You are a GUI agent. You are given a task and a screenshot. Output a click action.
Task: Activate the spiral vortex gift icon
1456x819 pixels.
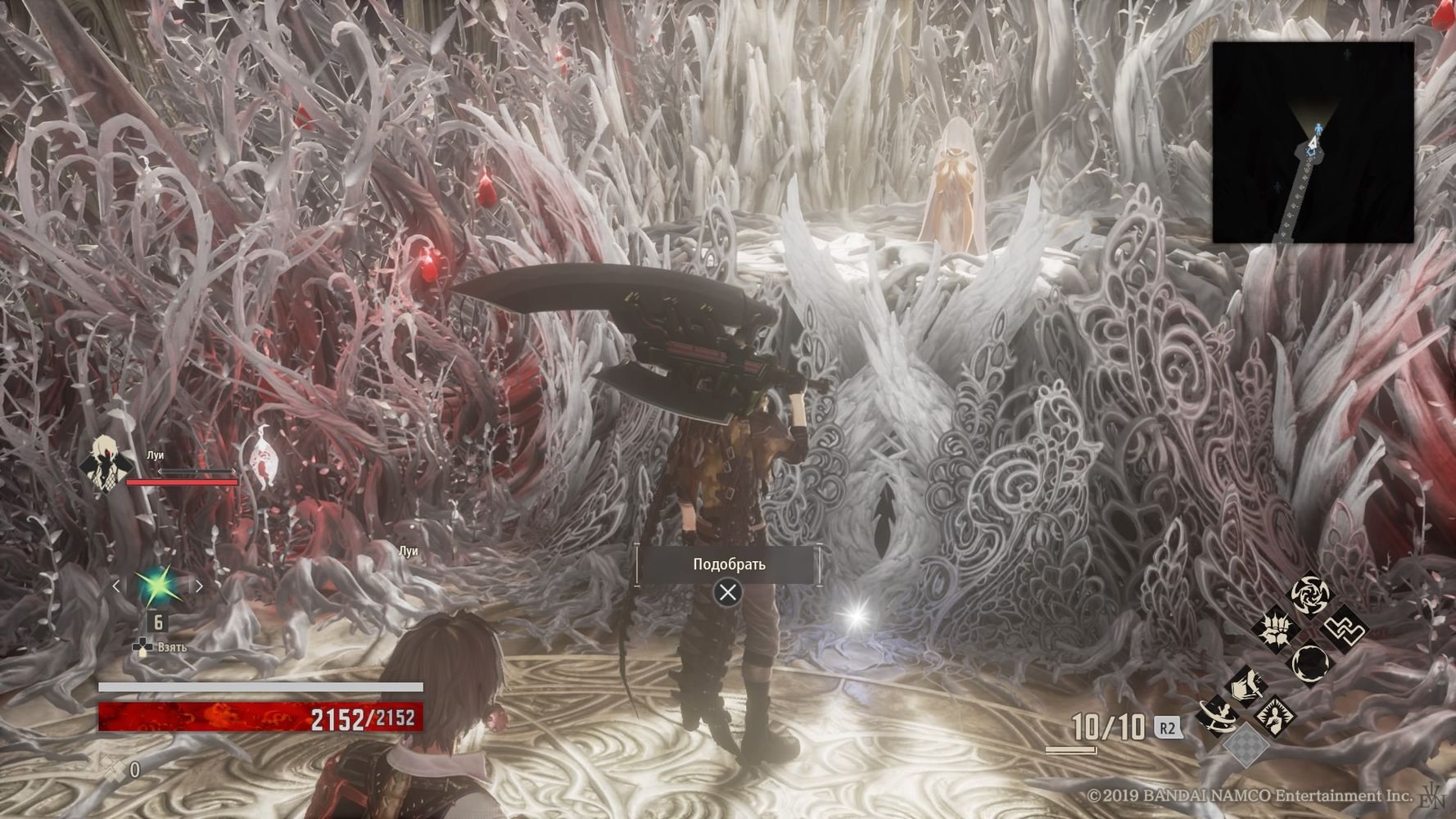(x=1309, y=594)
